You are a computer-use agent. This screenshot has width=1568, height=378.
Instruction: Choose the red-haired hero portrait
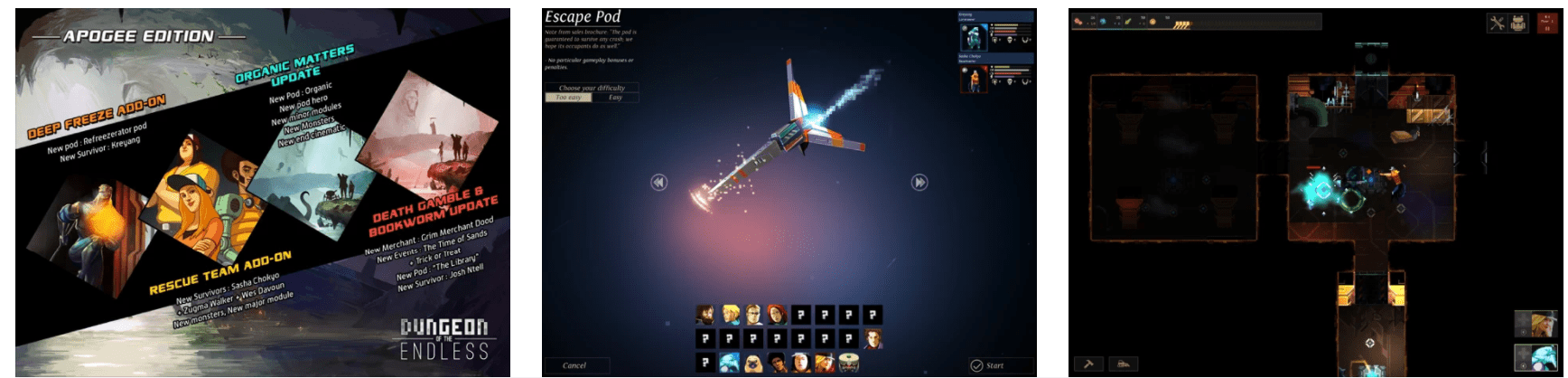pyautogui.click(x=777, y=315)
